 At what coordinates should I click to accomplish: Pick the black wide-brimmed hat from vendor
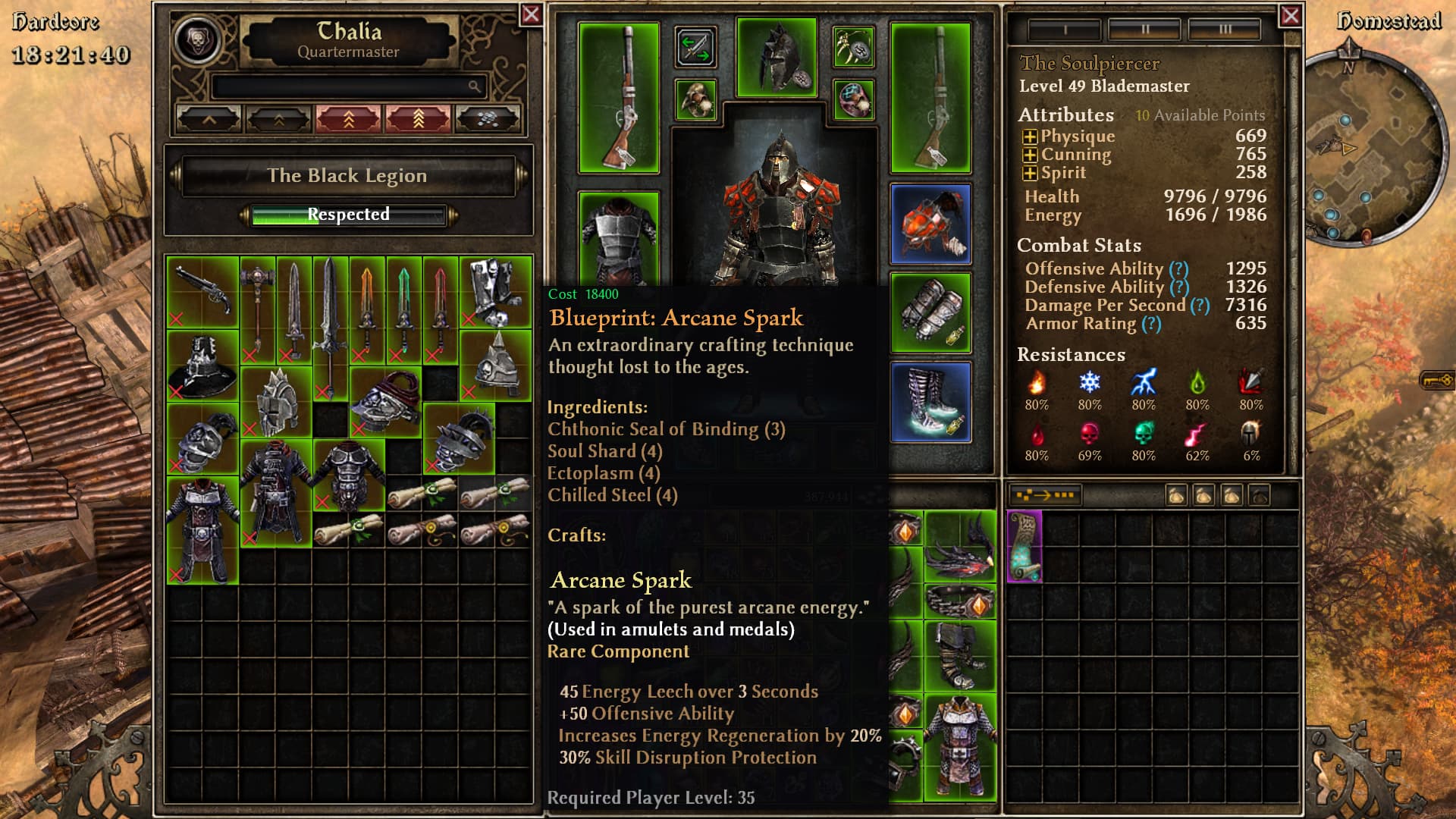(202, 366)
